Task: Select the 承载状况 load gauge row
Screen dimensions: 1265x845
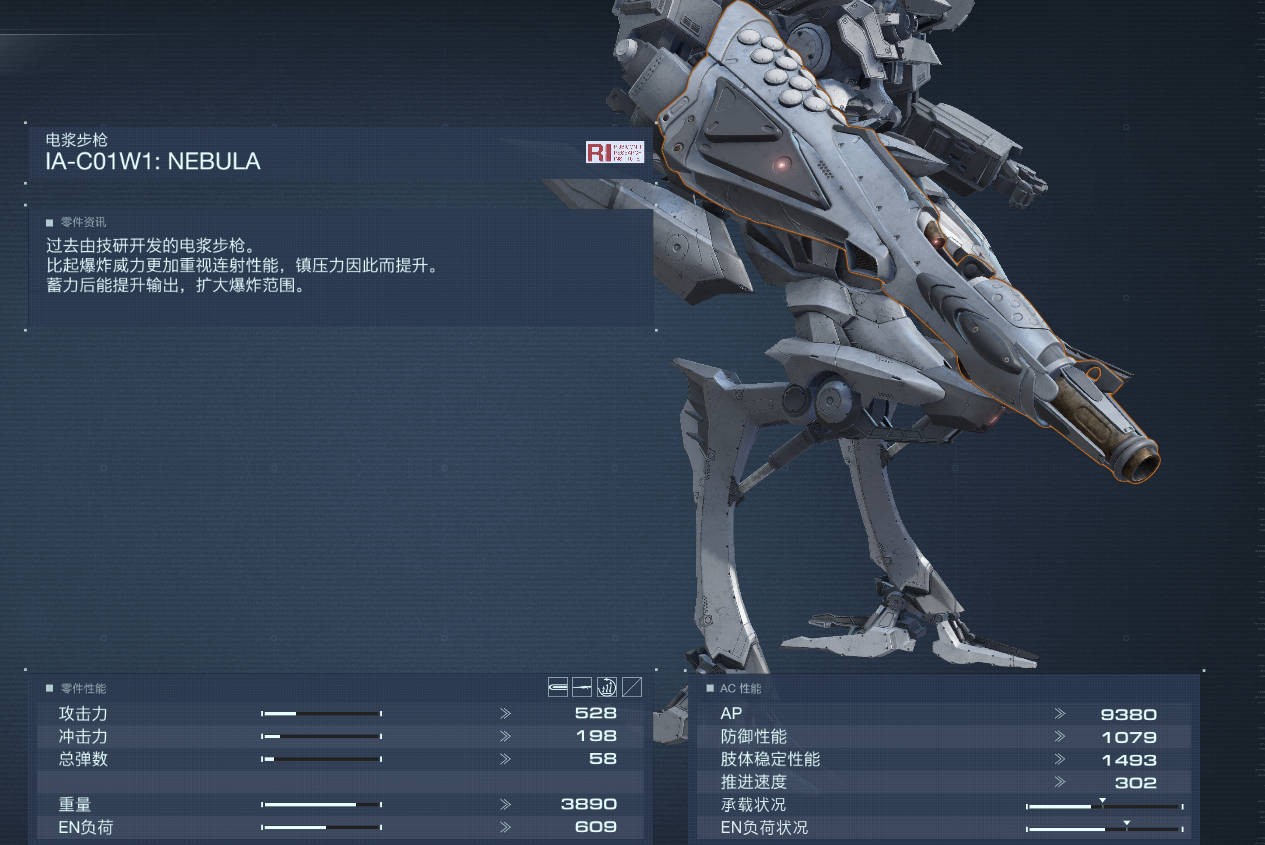Action: pyautogui.click(x=940, y=805)
